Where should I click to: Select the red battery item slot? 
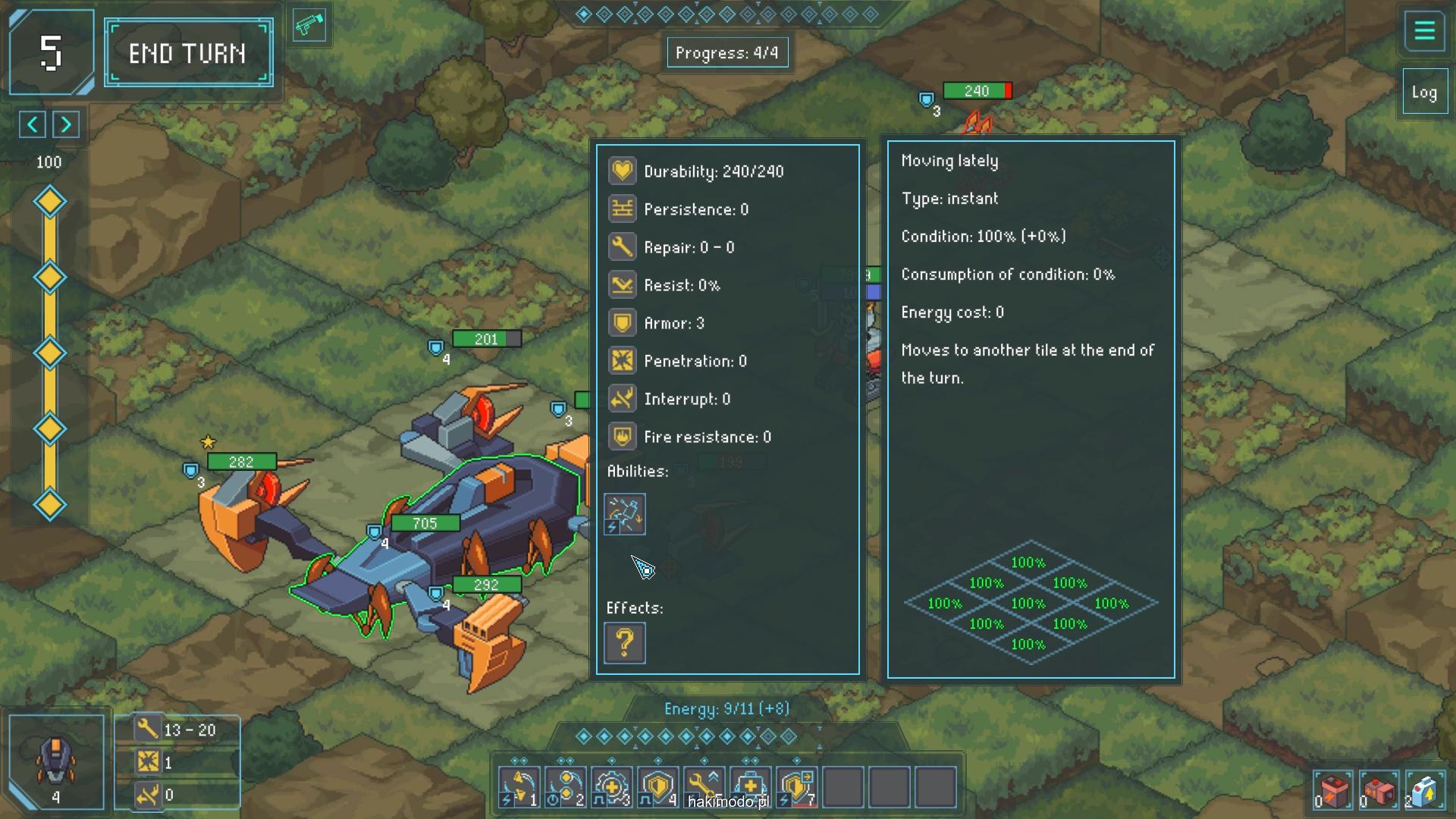coord(1332,792)
